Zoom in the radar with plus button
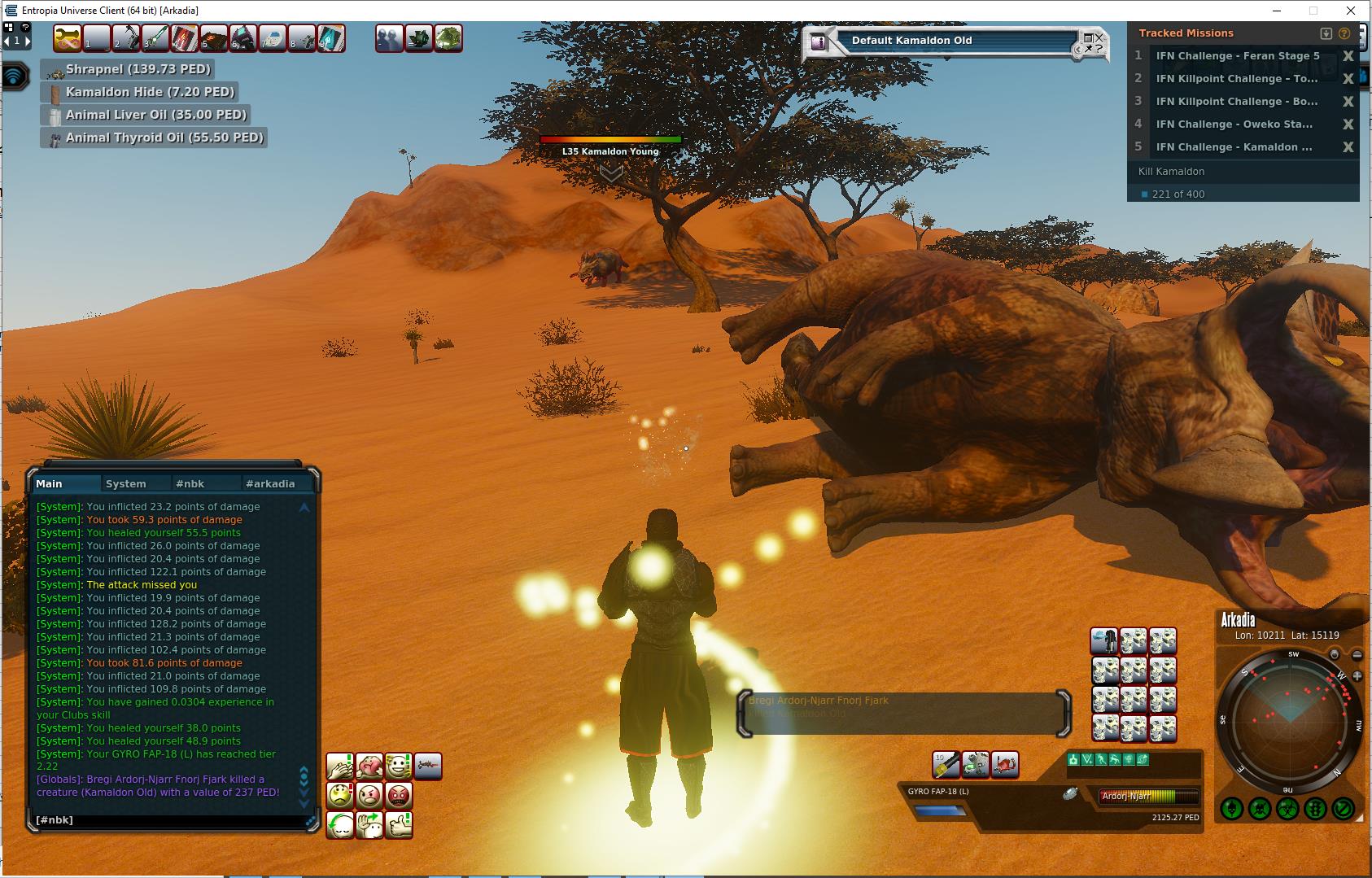Viewport: 1372px width, 878px height. (x=1357, y=676)
